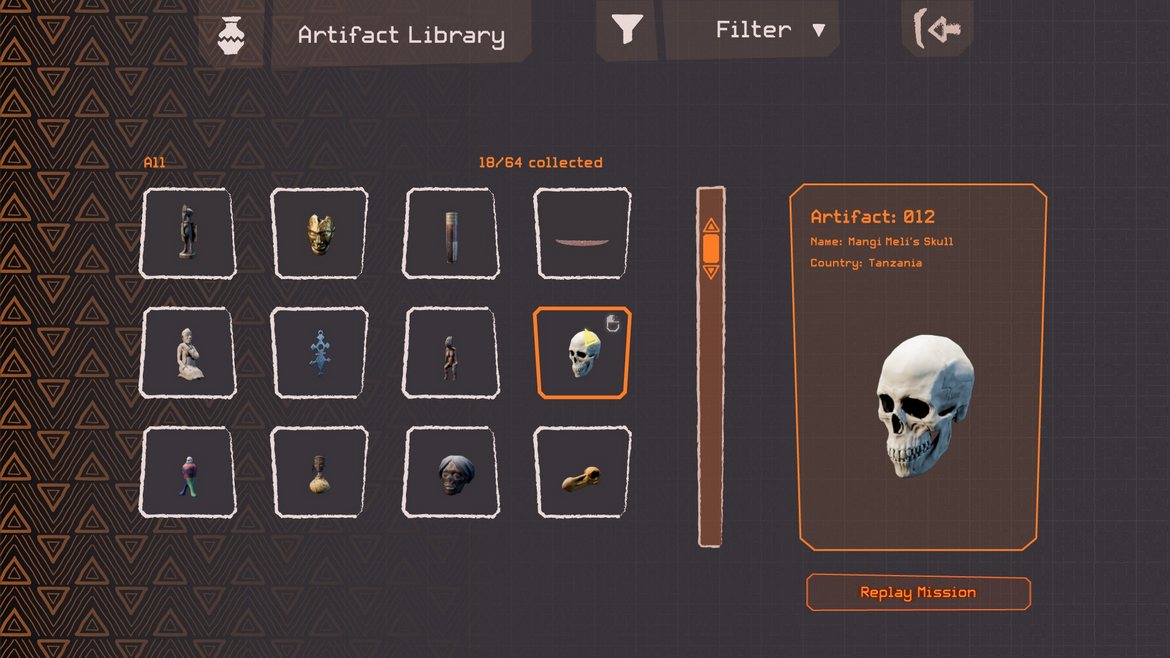The image size is (1170, 658).
Task: Open the Filter dropdown
Action: (770, 30)
